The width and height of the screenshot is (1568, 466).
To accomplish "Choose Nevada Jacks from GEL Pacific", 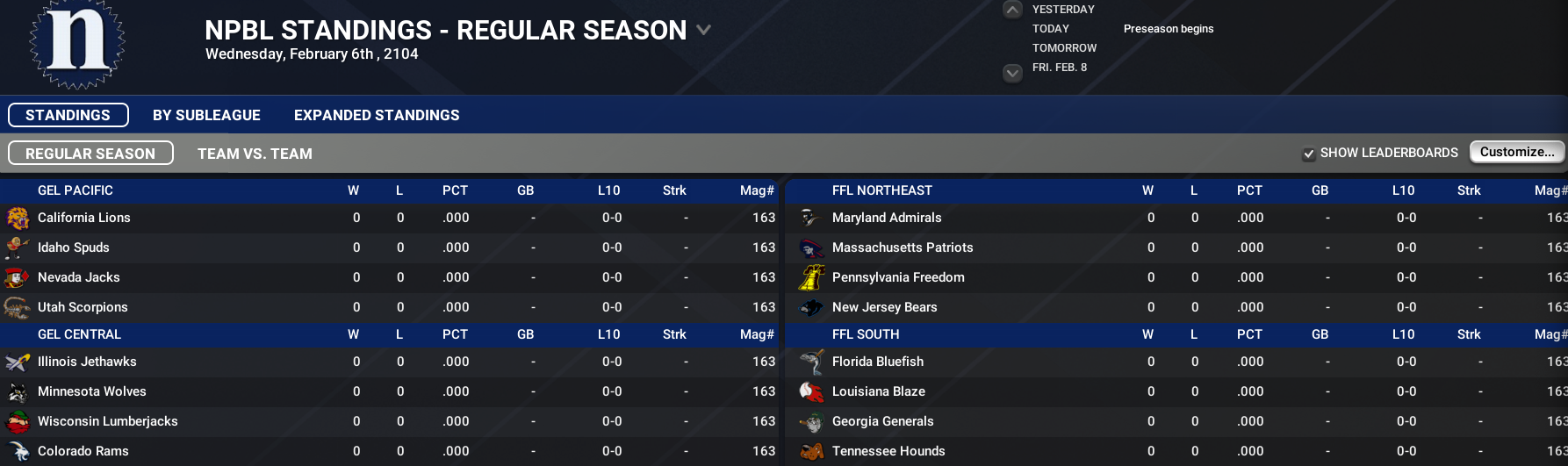I will [79, 277].
